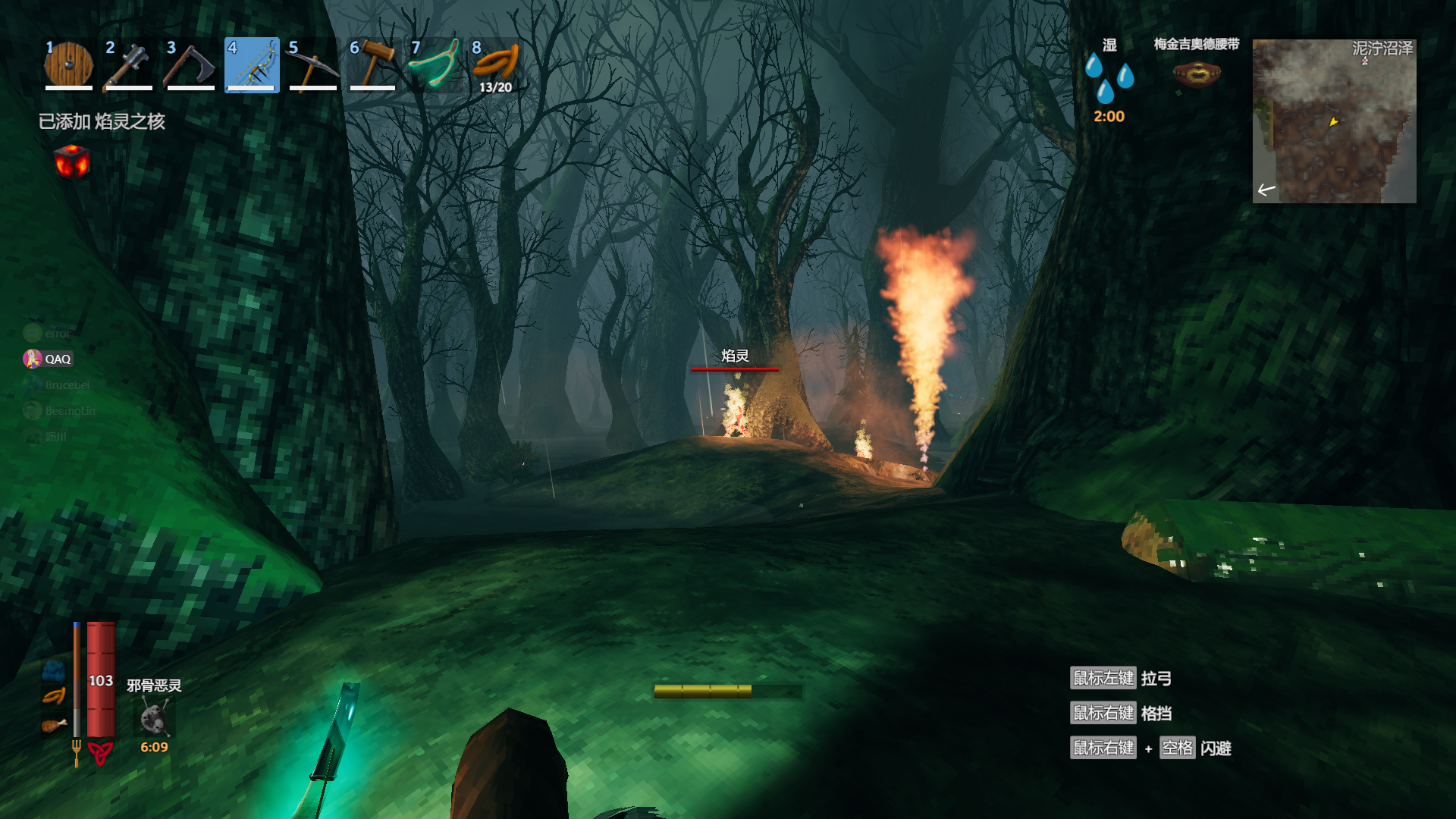Select the round wooden shield in slot 1
The image size is (1456, 819).
tap(69, 65)
